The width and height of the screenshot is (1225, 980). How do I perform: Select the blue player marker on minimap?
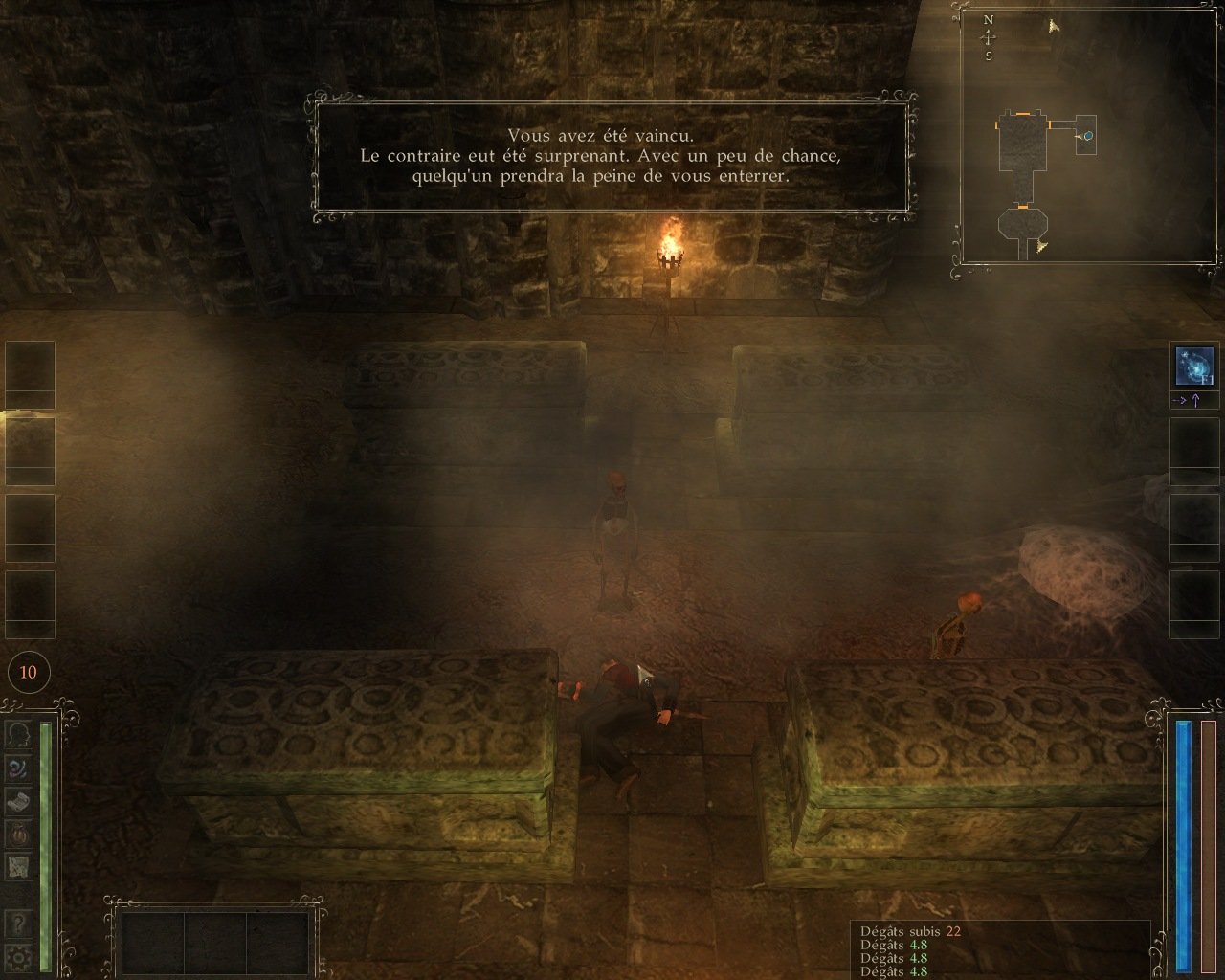[x=1088, y=136]
